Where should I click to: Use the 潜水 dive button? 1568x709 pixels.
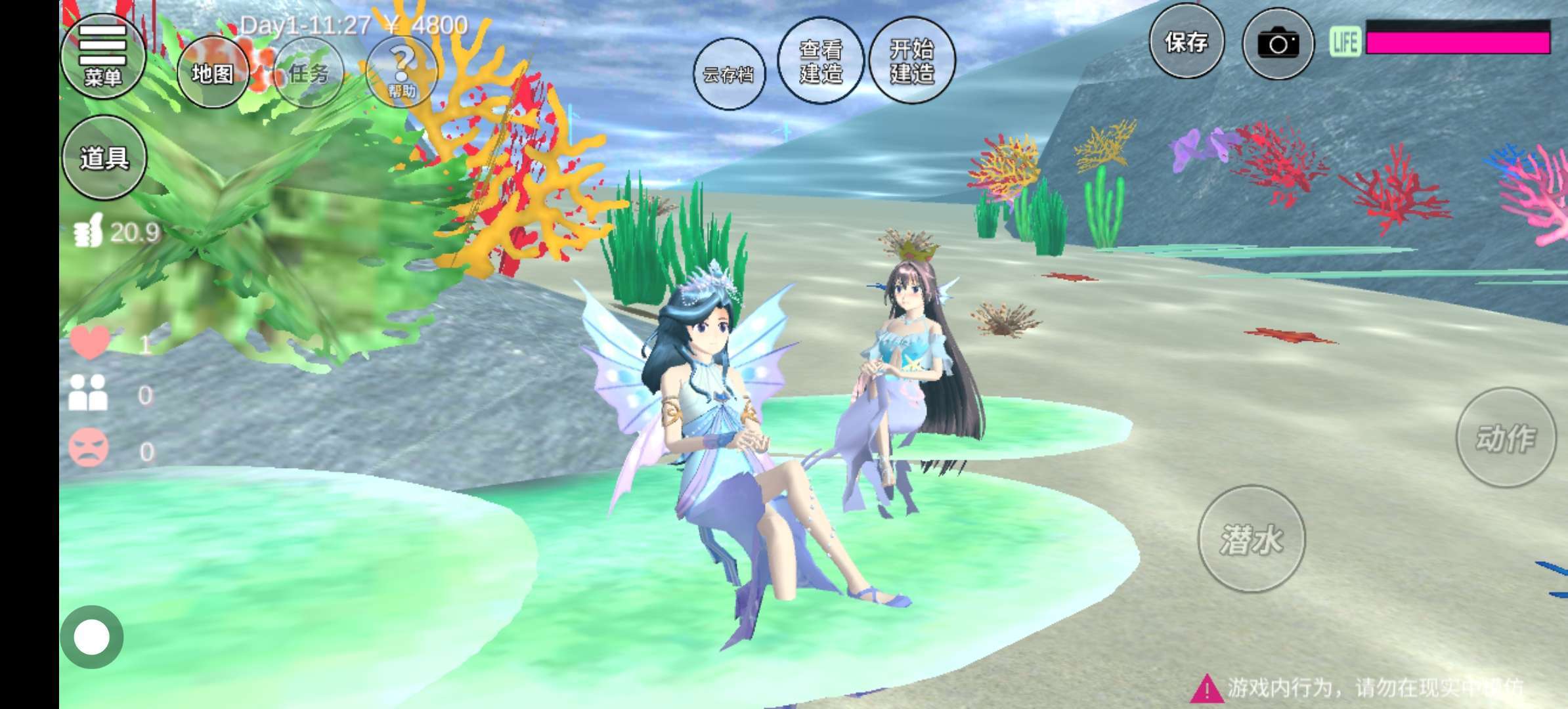point(1252,538)
